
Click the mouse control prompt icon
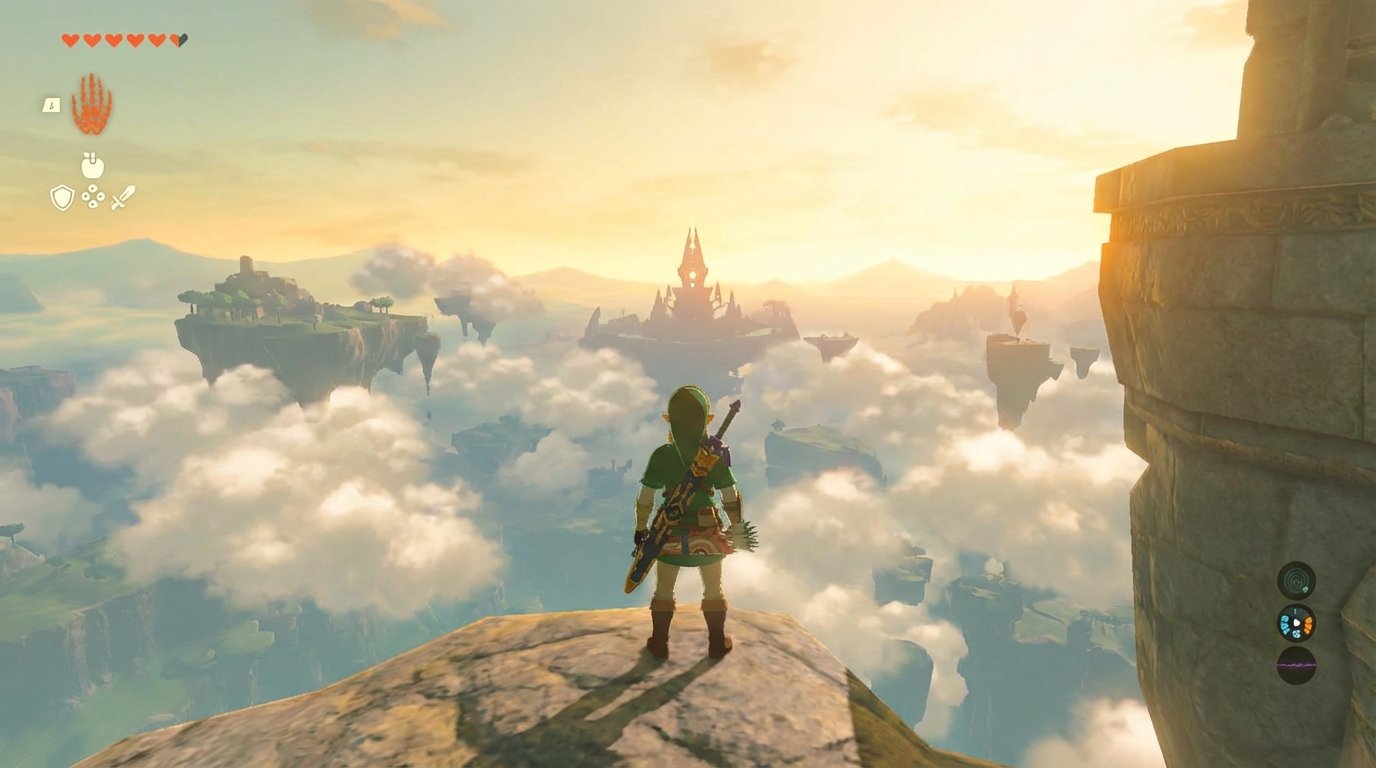93,163
